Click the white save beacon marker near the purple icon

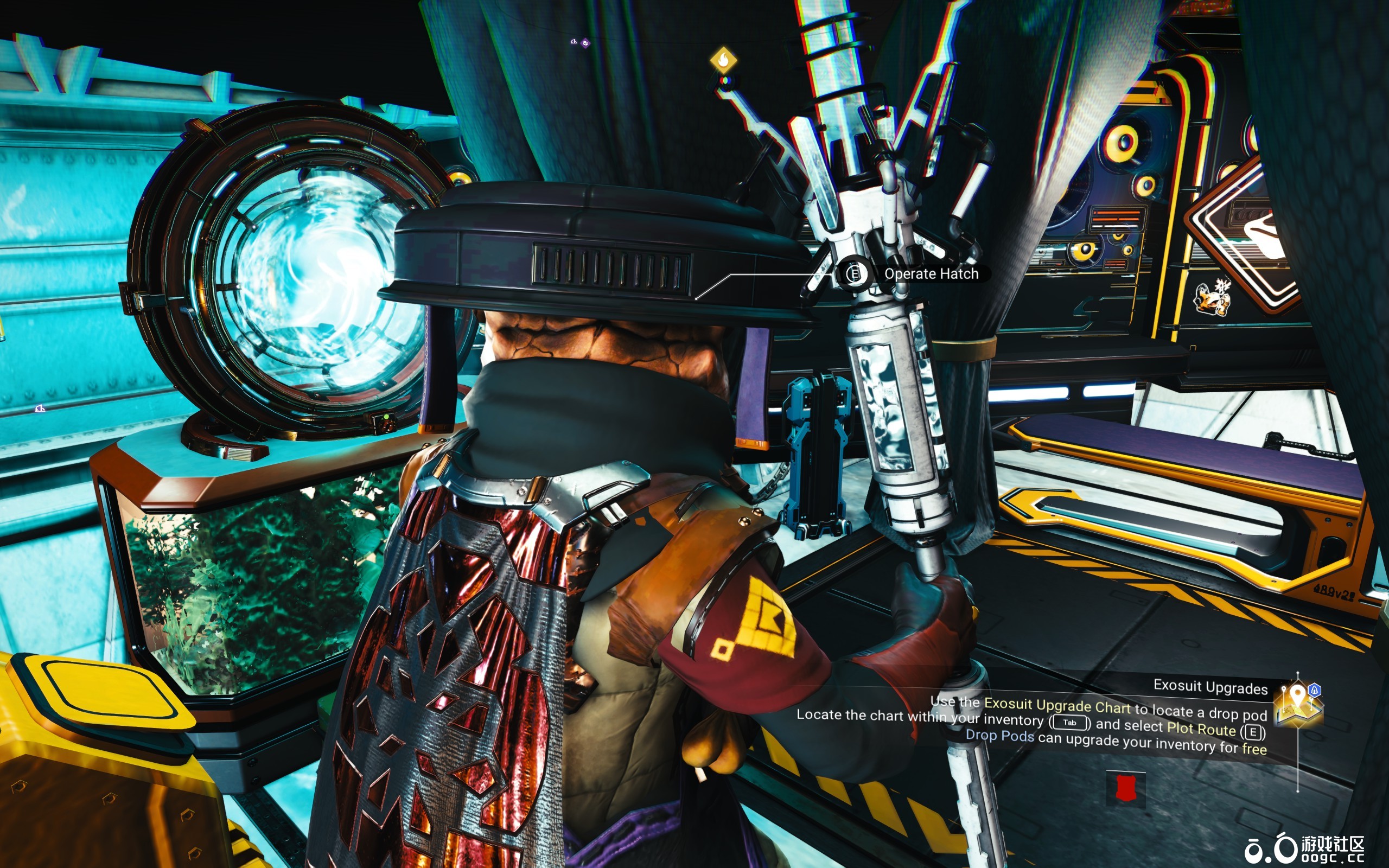(574, 42)
